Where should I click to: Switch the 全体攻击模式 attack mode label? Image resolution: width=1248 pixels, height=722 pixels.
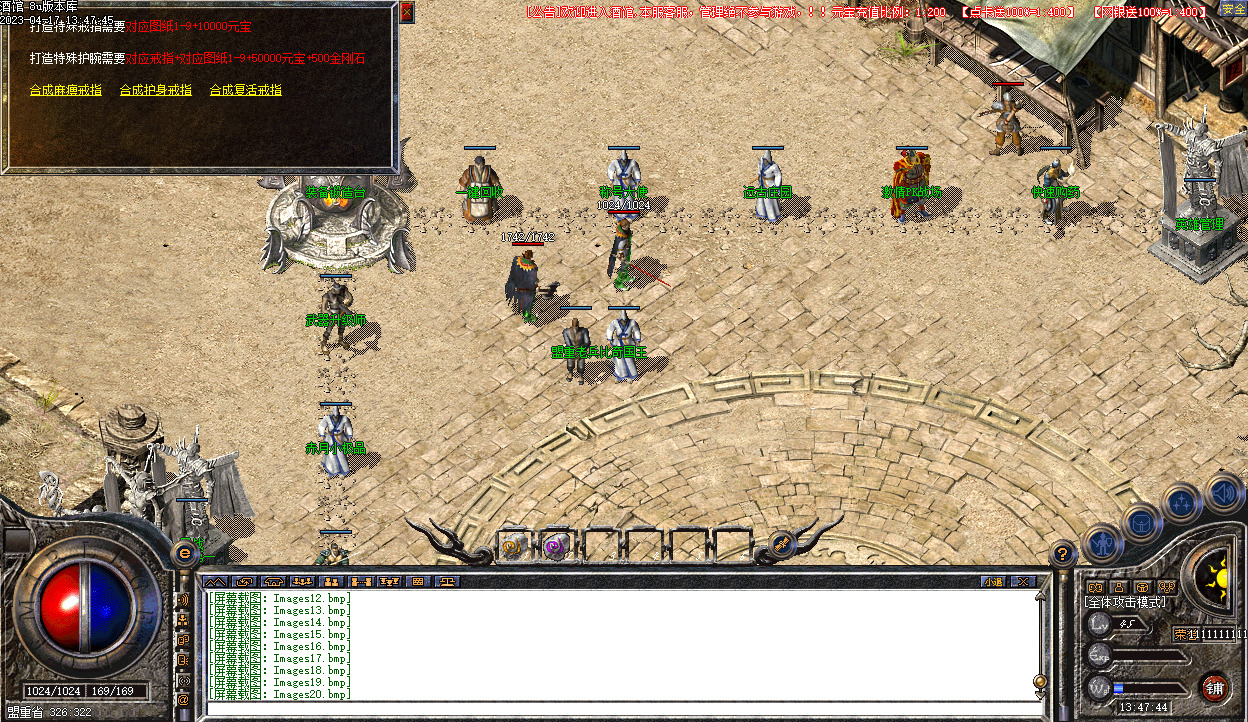[1126, 602]
